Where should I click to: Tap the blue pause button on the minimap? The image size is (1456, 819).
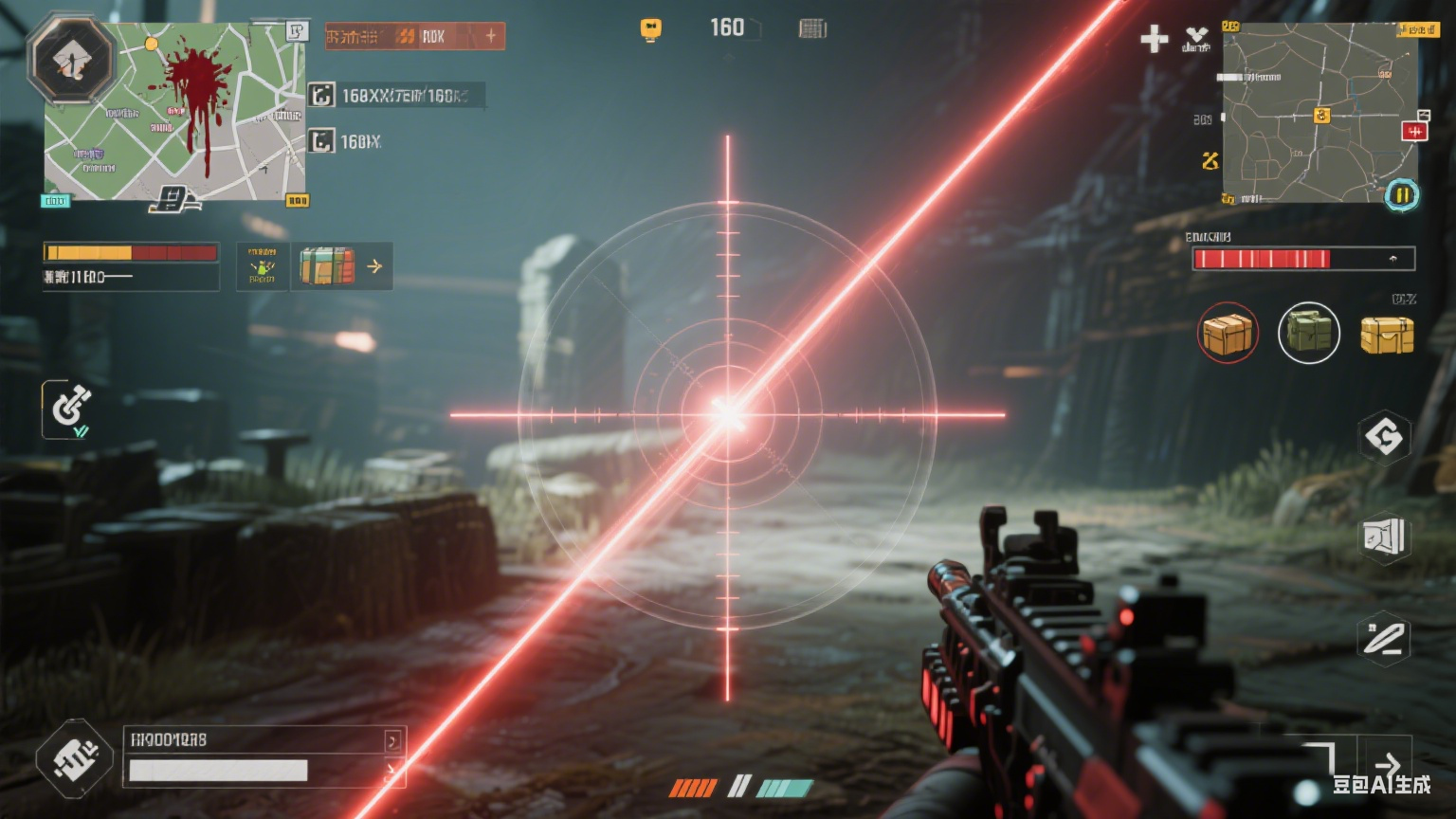1401,195
